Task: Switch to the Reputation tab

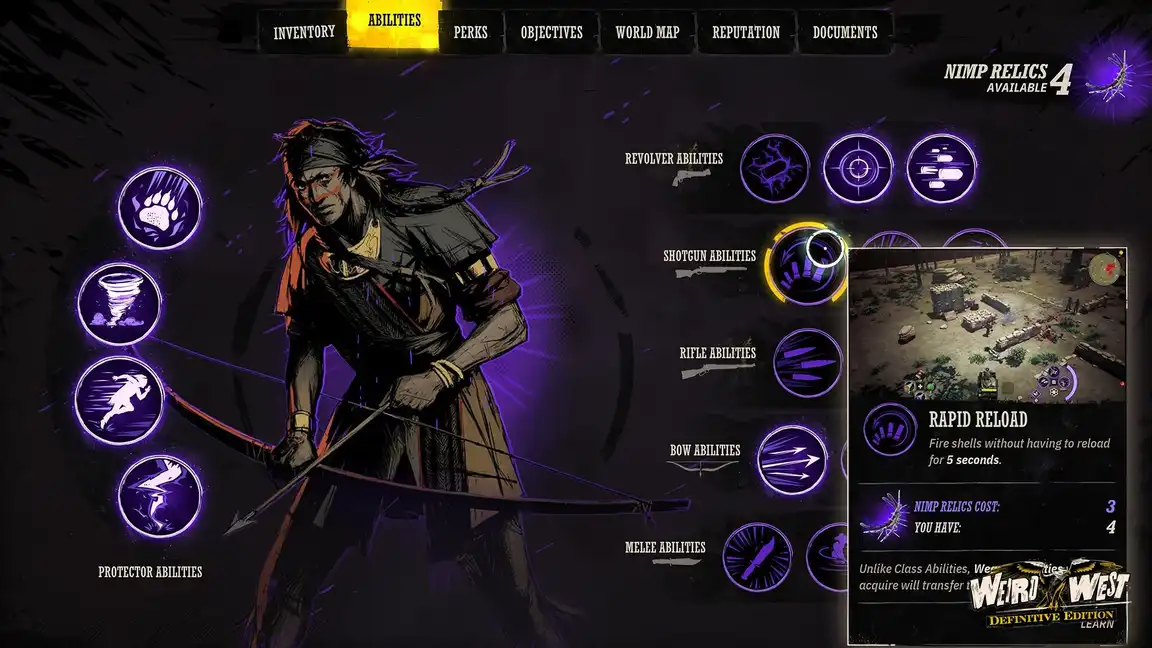Action: [x=745, y=32]
